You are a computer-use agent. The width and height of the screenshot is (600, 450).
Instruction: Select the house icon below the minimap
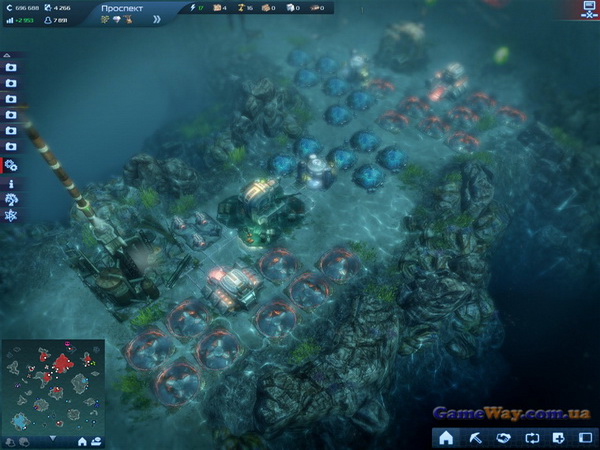click(x=84, y=440)
